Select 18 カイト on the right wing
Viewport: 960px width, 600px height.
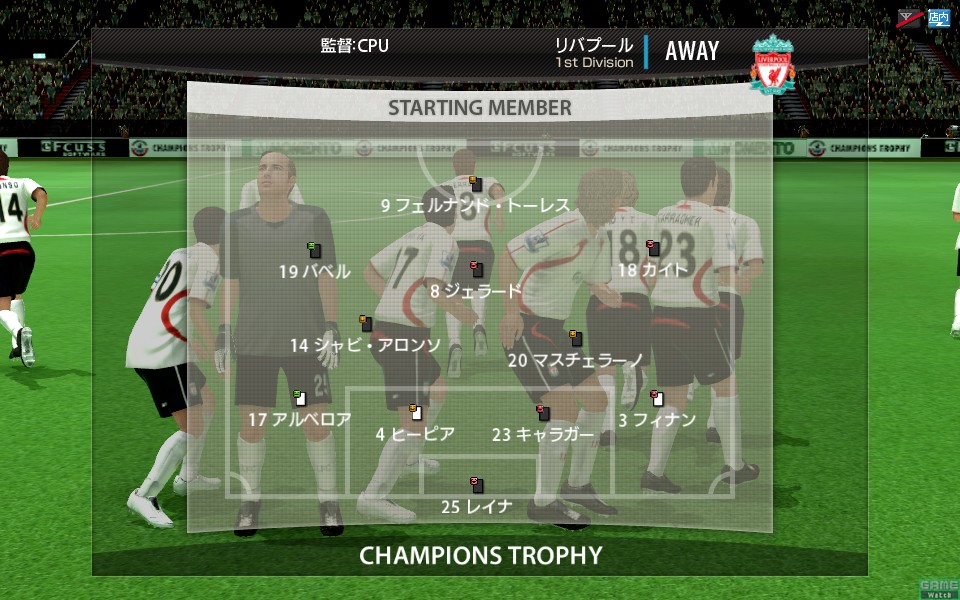coord(653,270)
